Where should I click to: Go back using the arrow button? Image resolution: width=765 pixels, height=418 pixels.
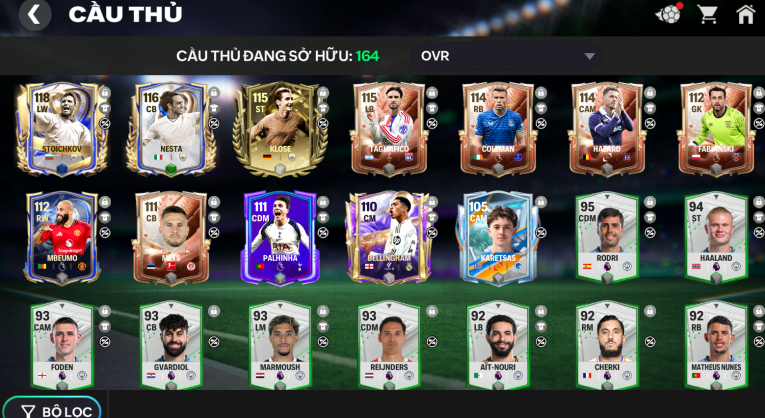point(34,14)
